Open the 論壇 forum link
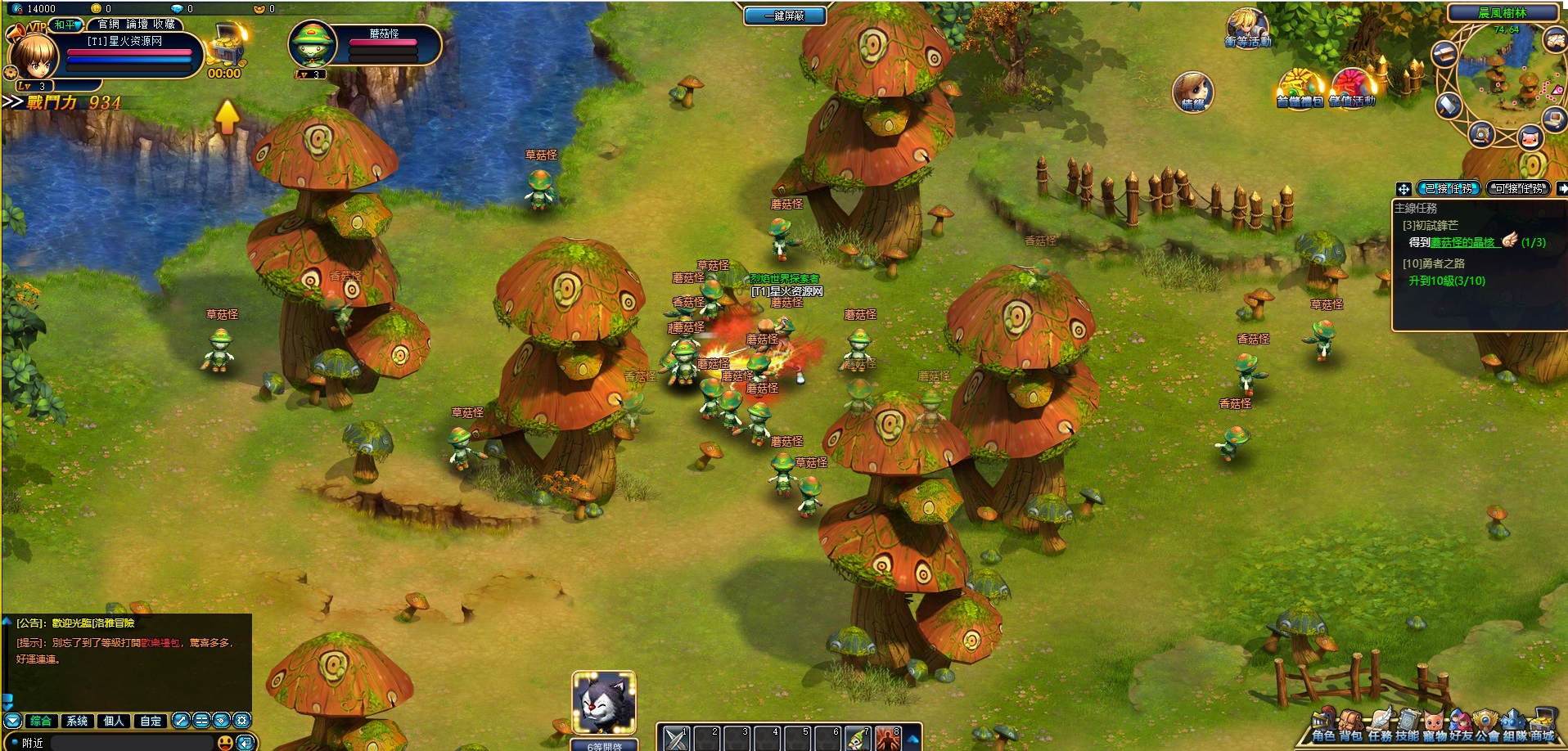 pyautogui.click(x=137, y=25)
